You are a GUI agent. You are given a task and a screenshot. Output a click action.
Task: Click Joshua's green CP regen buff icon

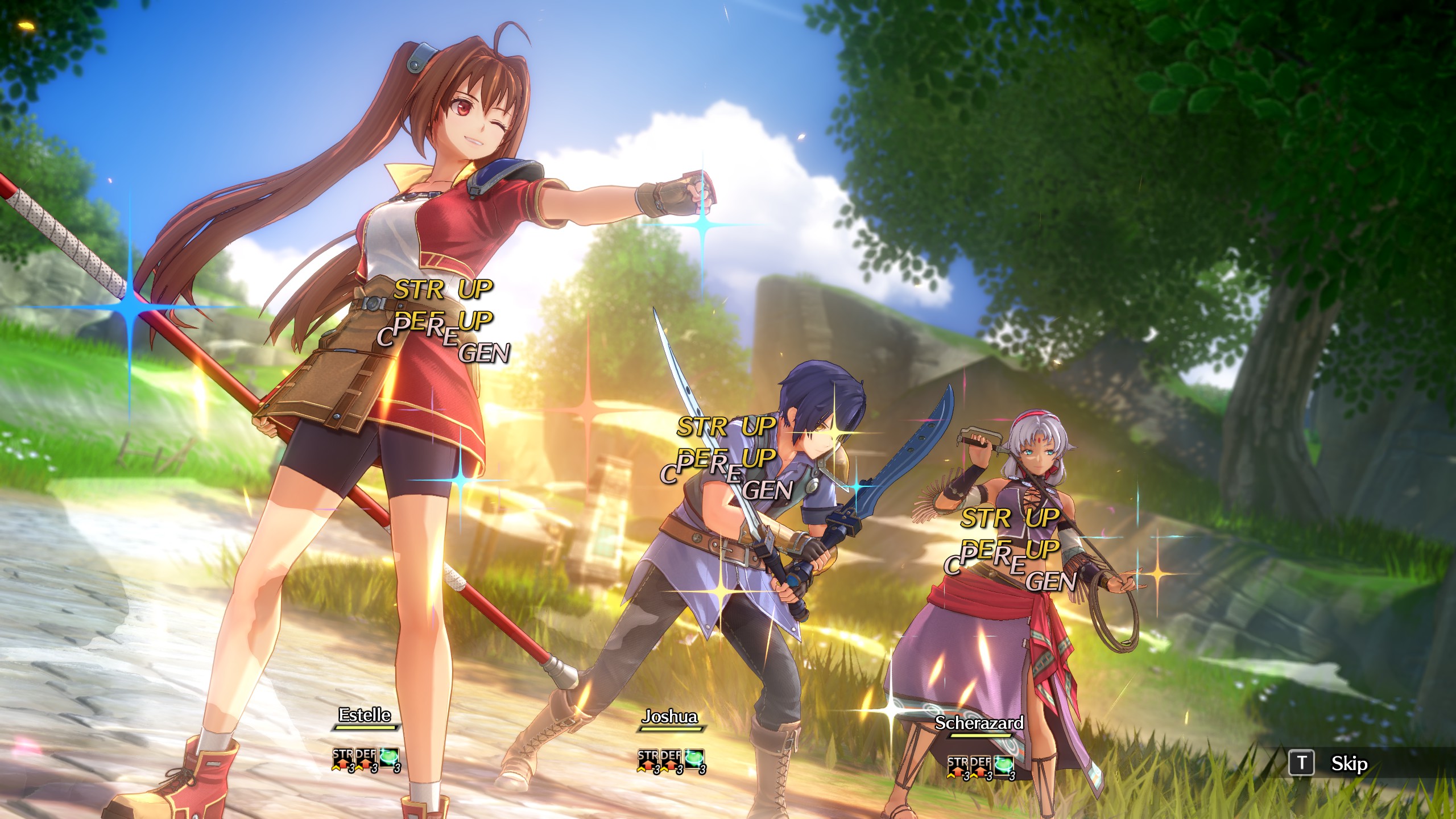pos(694,760)
